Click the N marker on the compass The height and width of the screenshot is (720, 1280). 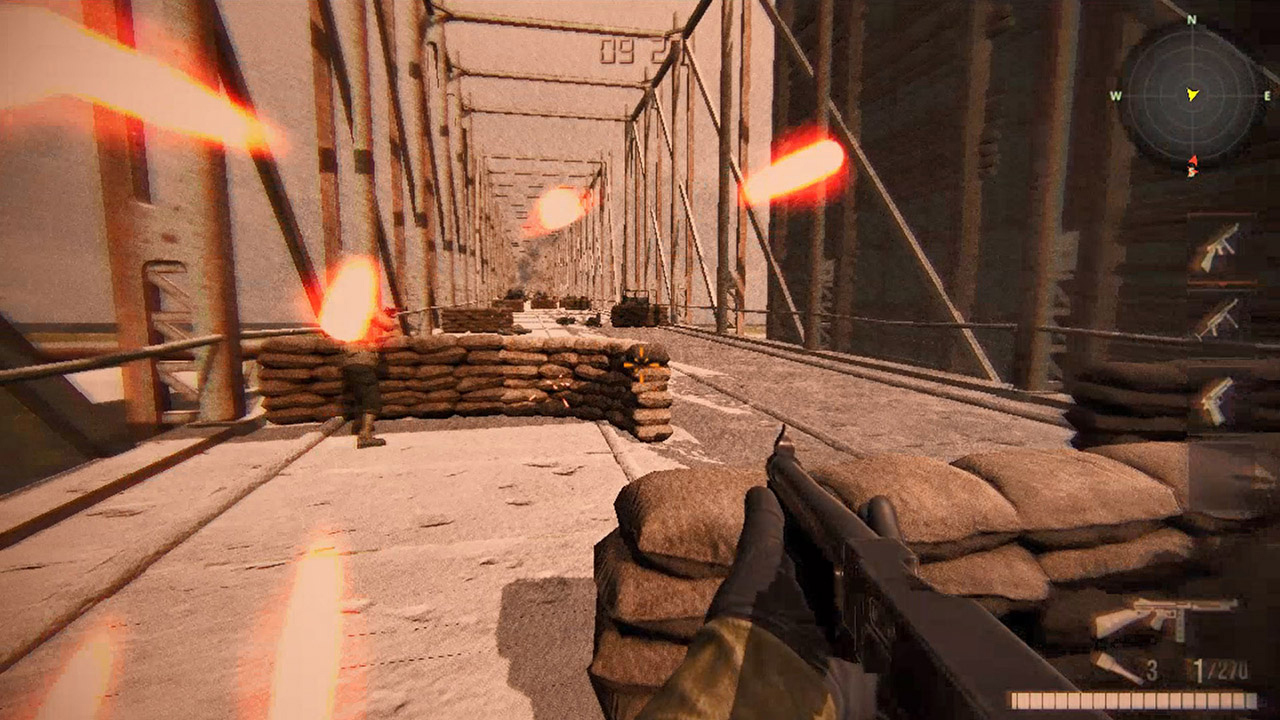pos(1190,19)
